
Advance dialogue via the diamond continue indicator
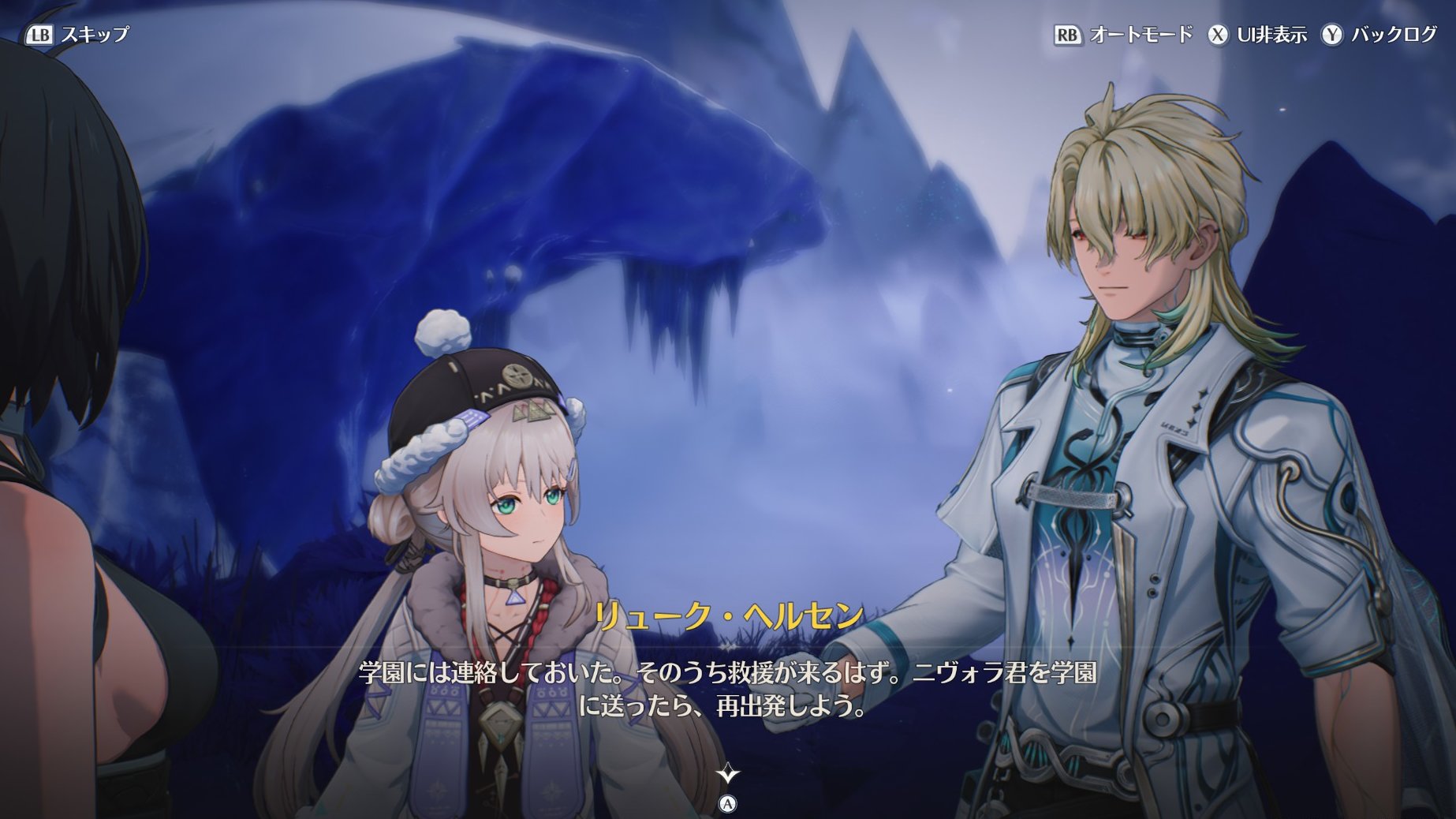pyautogui.click(x=727, y=774)
